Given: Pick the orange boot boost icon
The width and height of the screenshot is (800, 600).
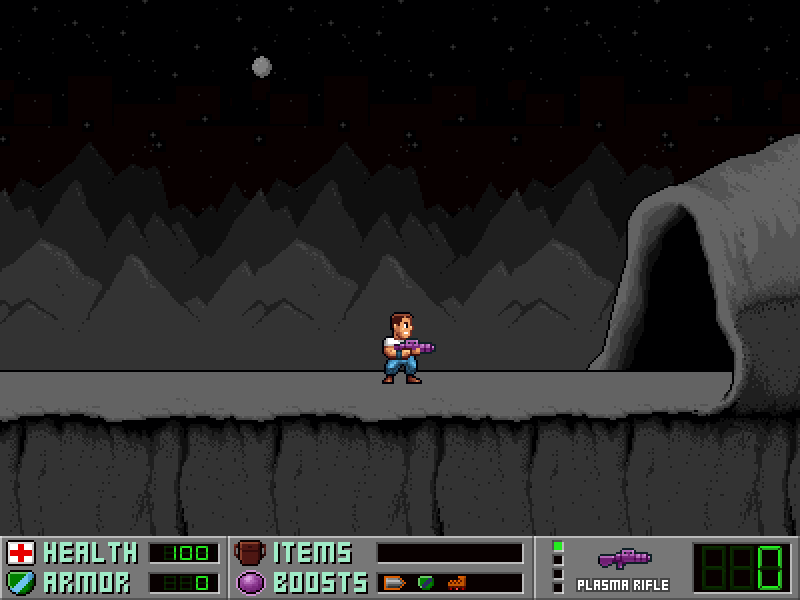Looking at the screenshot, I should (456, 582).
